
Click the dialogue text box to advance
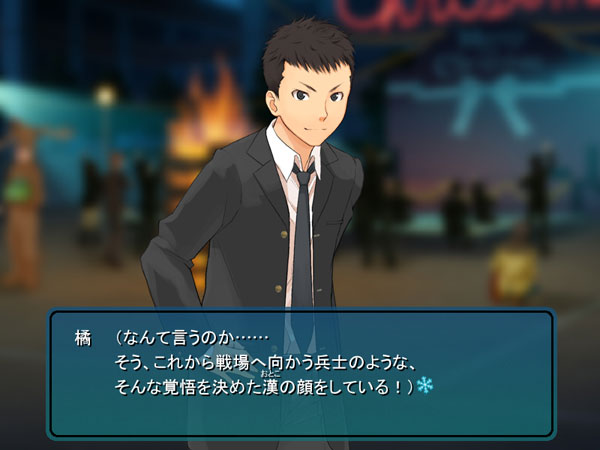(300, 372)
